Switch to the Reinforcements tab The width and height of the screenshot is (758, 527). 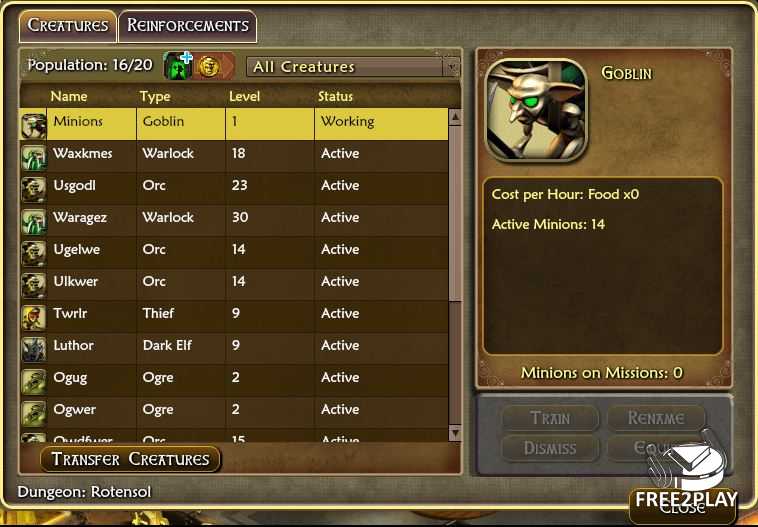(x=187, y=26)
